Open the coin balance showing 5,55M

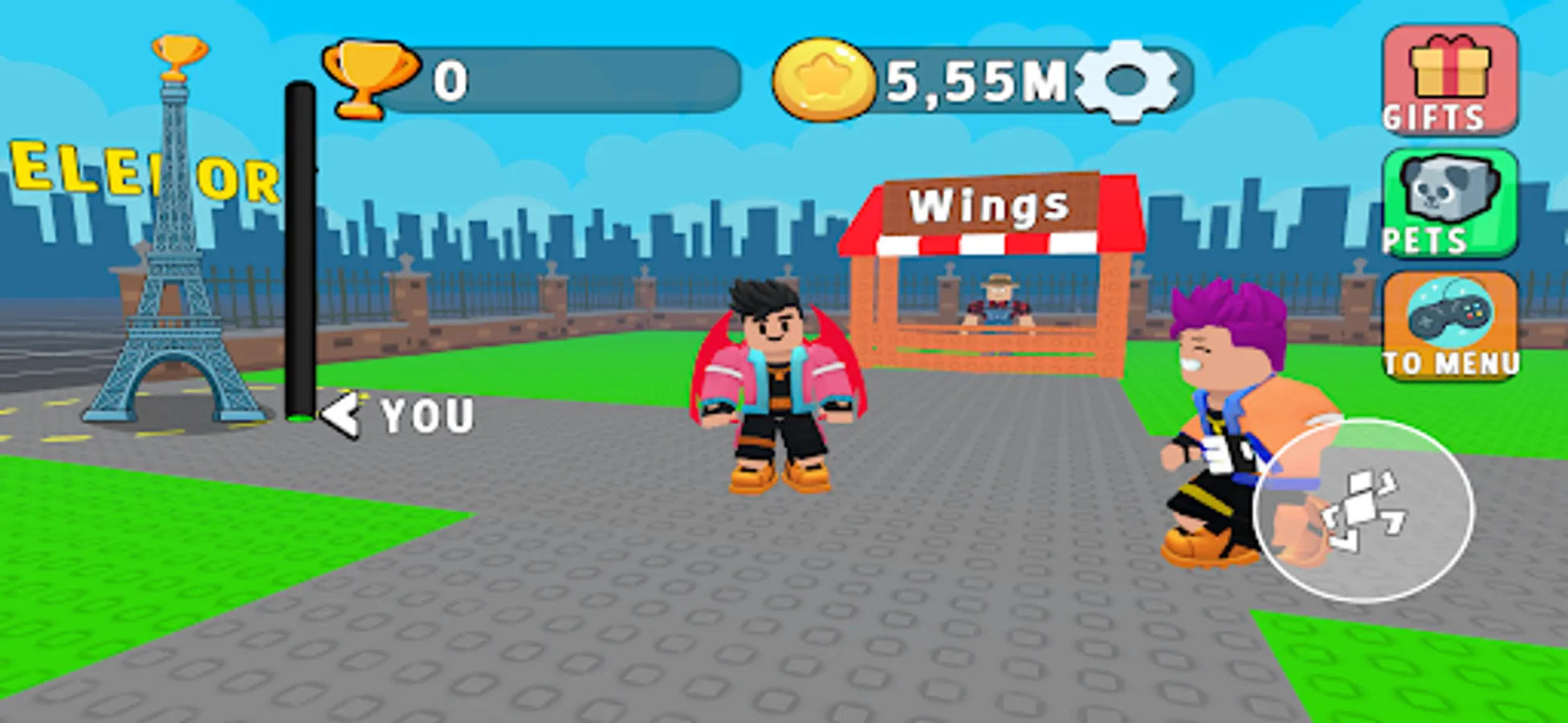coord(971,80)
